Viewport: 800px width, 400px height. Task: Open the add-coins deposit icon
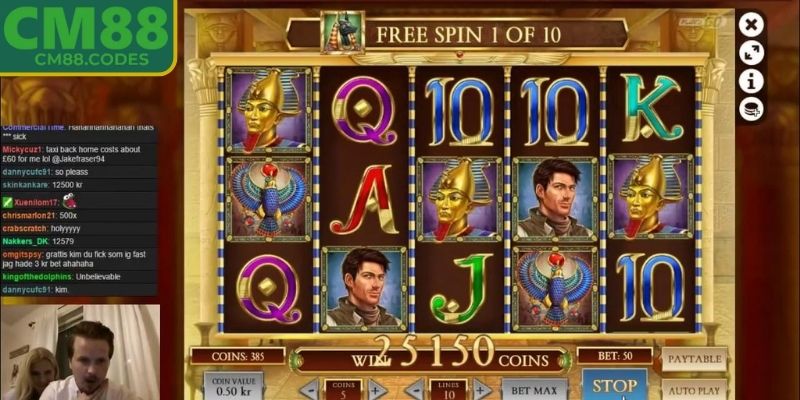pos(751,109)
